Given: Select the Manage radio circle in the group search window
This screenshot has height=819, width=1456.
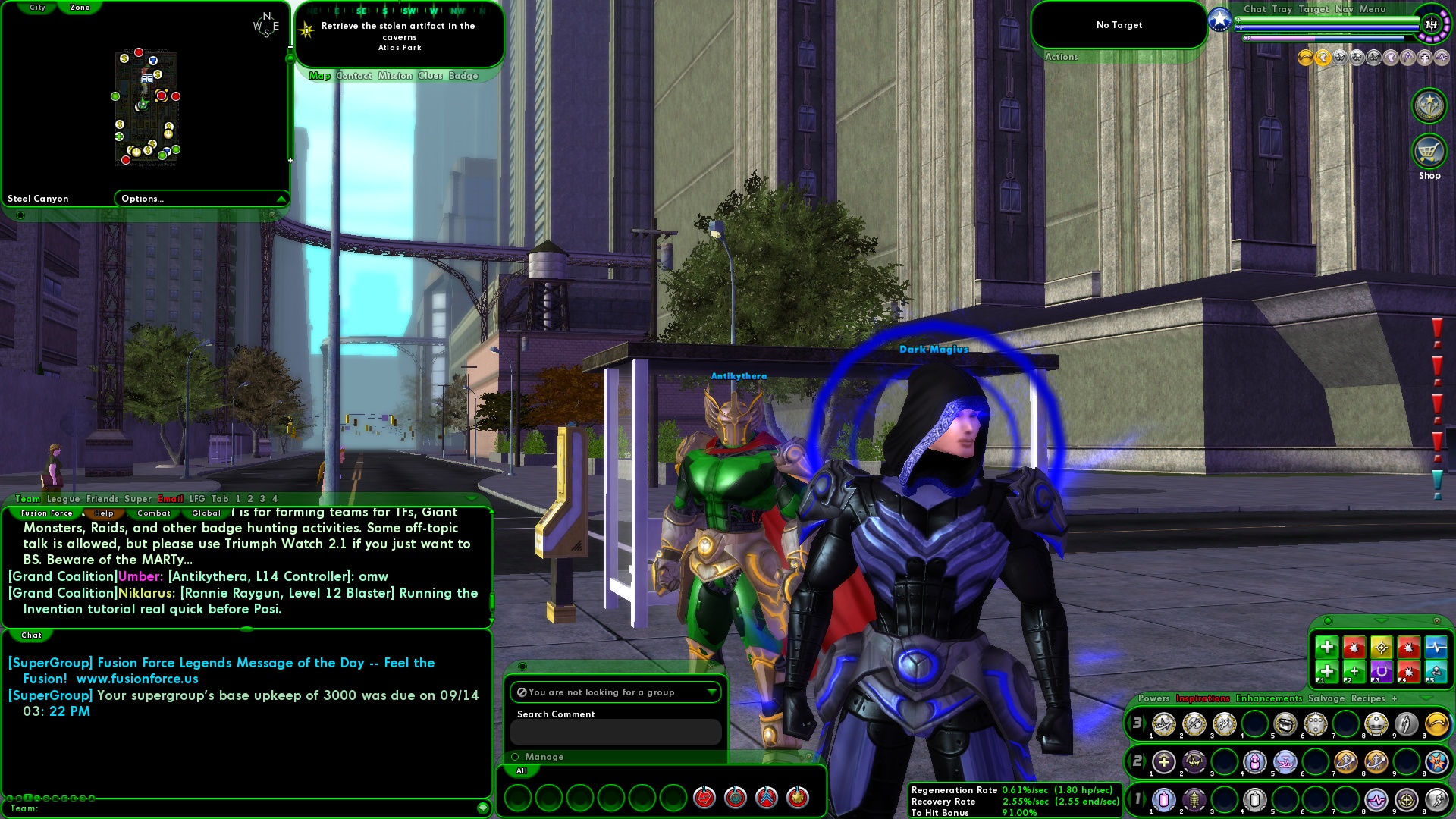Looking at the screenshot, I should coord(516,756).
